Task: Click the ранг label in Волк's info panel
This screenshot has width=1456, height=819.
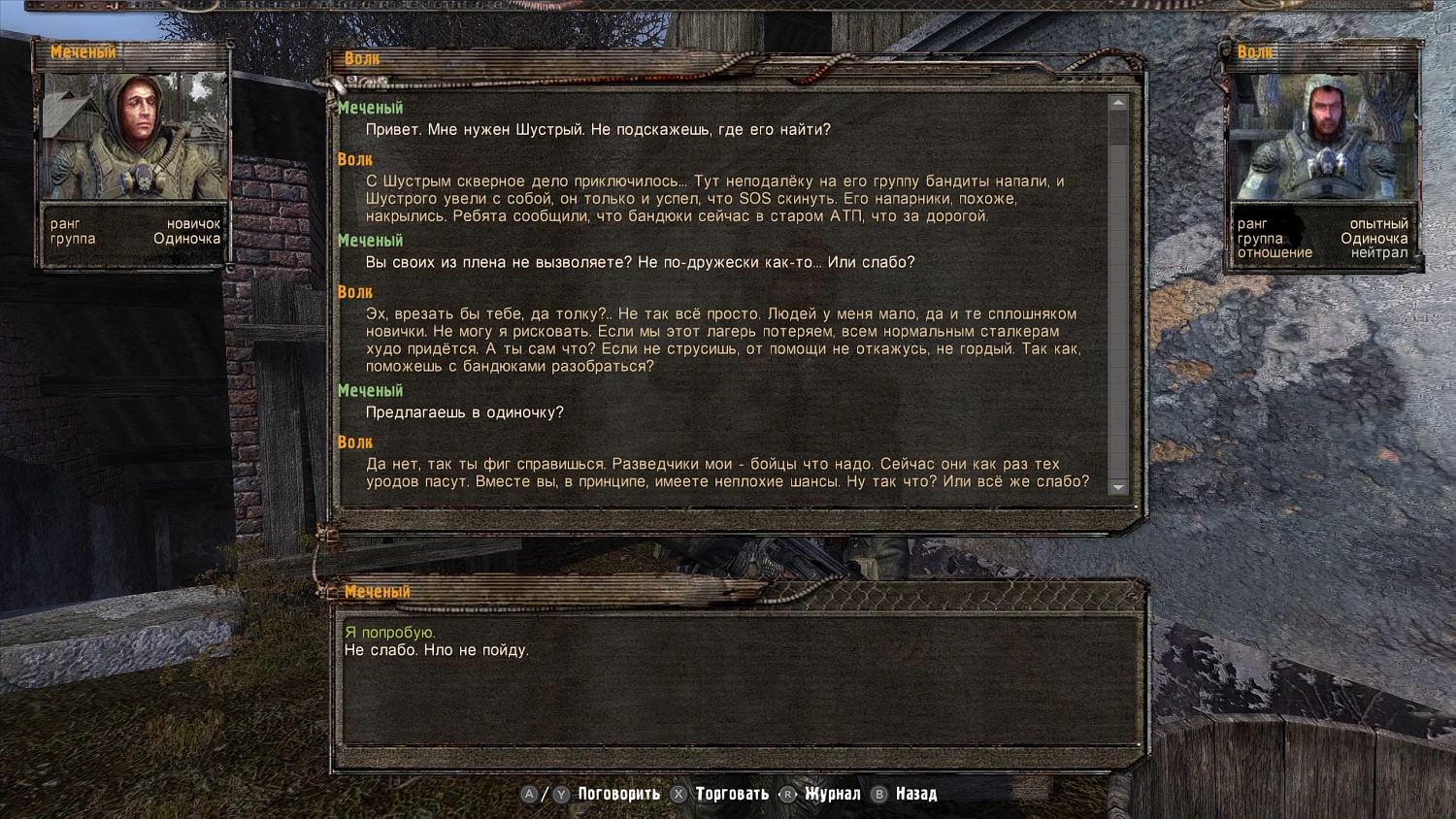Action: (1252, 223)
